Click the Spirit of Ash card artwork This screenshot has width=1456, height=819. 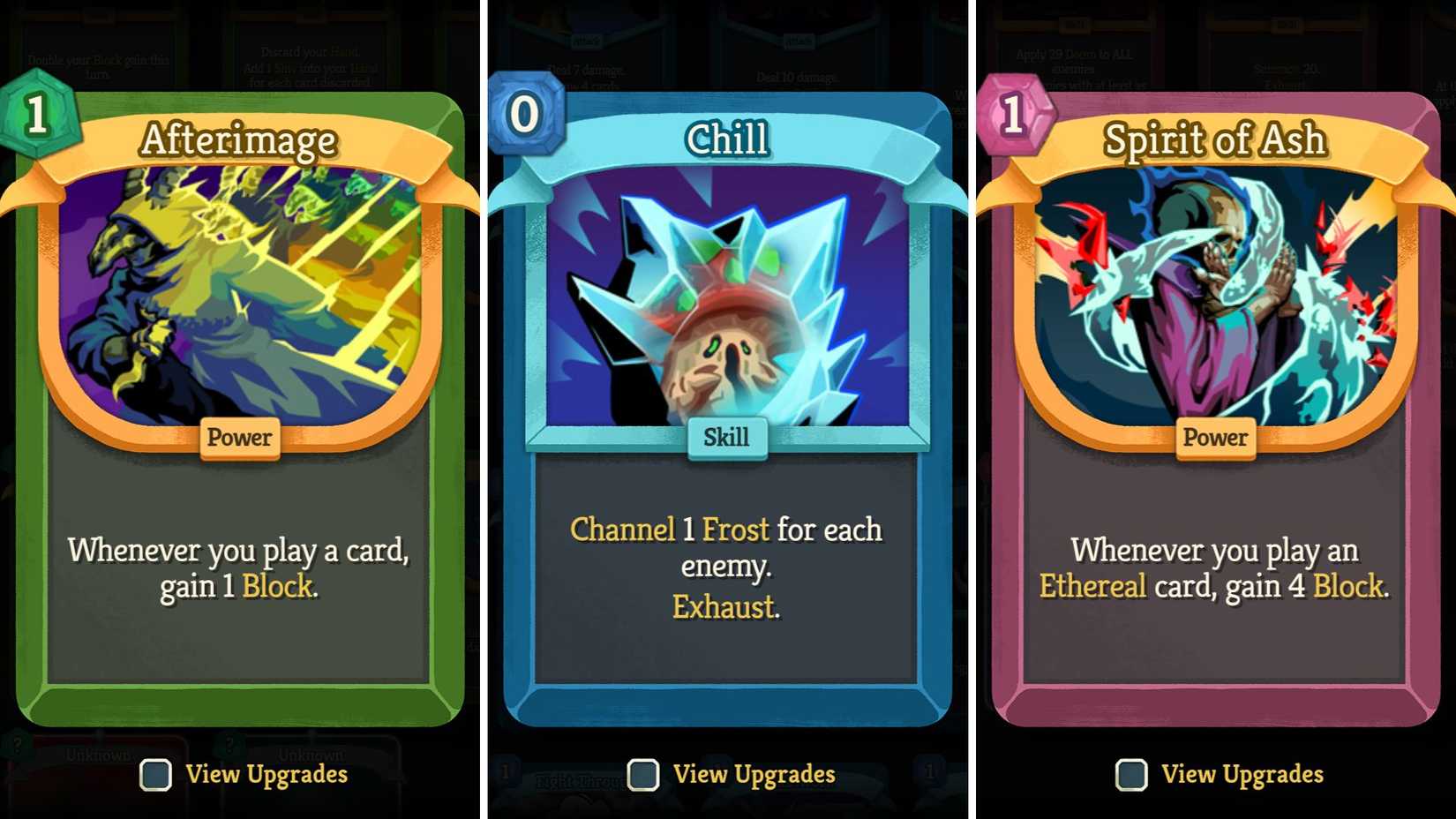point(1214,291)
